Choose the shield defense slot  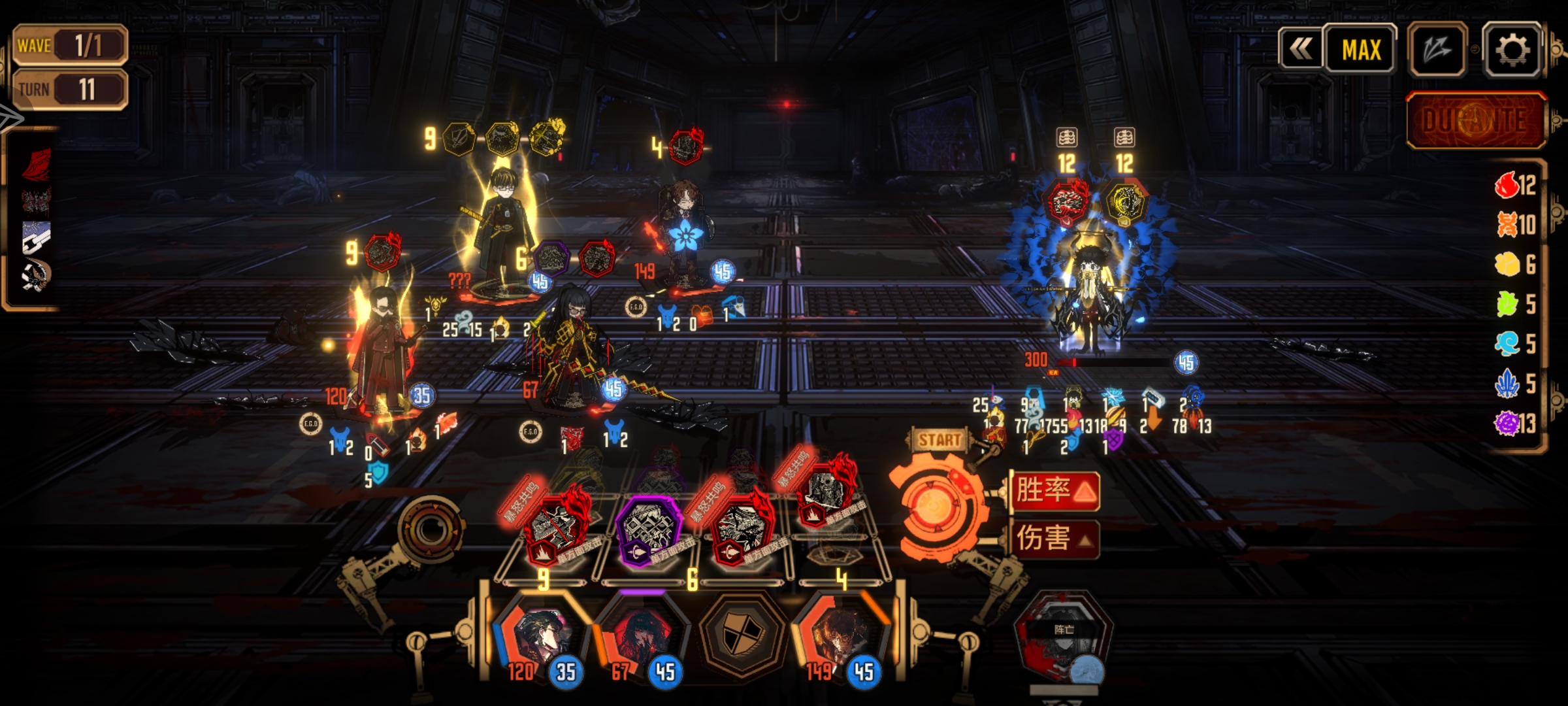click(742, 633)
